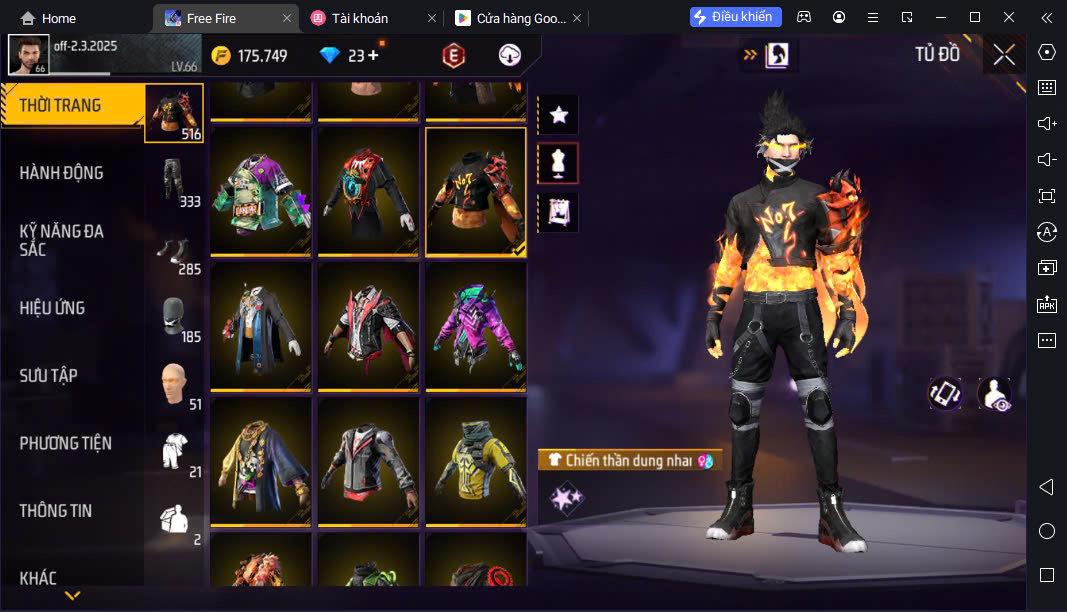Show mask subcategory with 185 items
Screen dimensions: 1067x612
pos(174,317)
